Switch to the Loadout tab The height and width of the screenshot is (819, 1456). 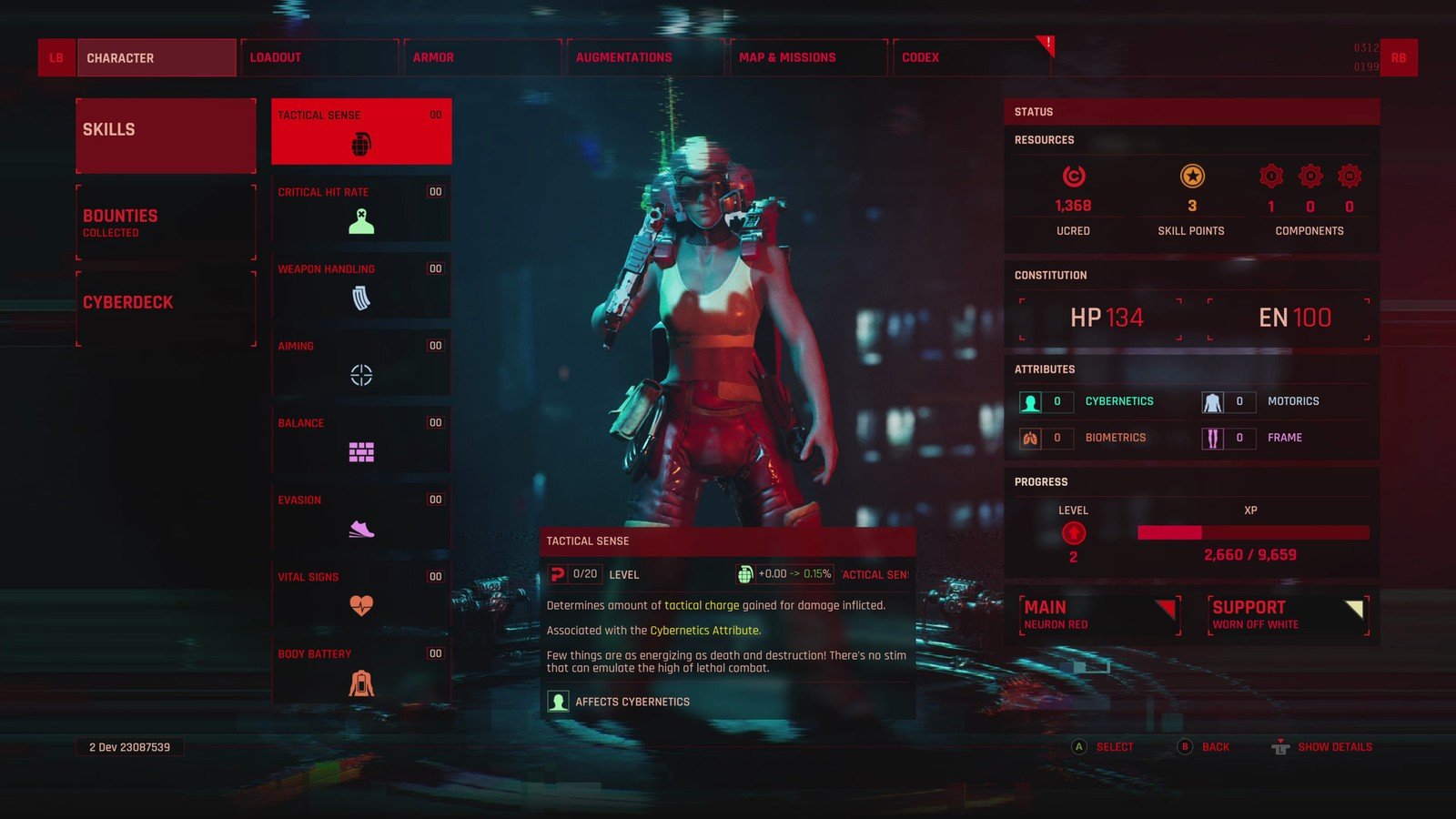coord(318,57)
